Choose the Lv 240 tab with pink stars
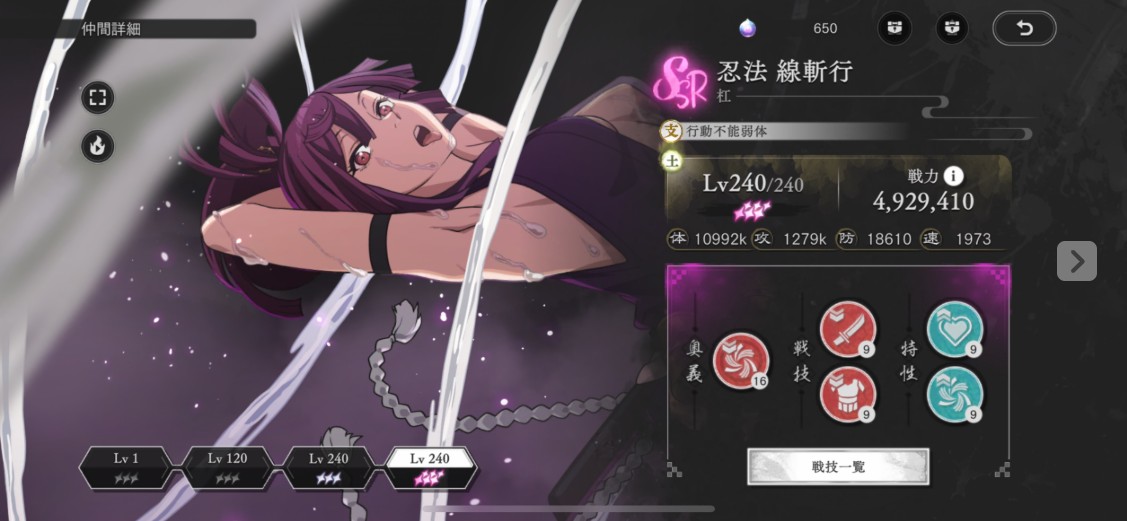The width and height of the screenshot is (1127, 521). (432, 467)
